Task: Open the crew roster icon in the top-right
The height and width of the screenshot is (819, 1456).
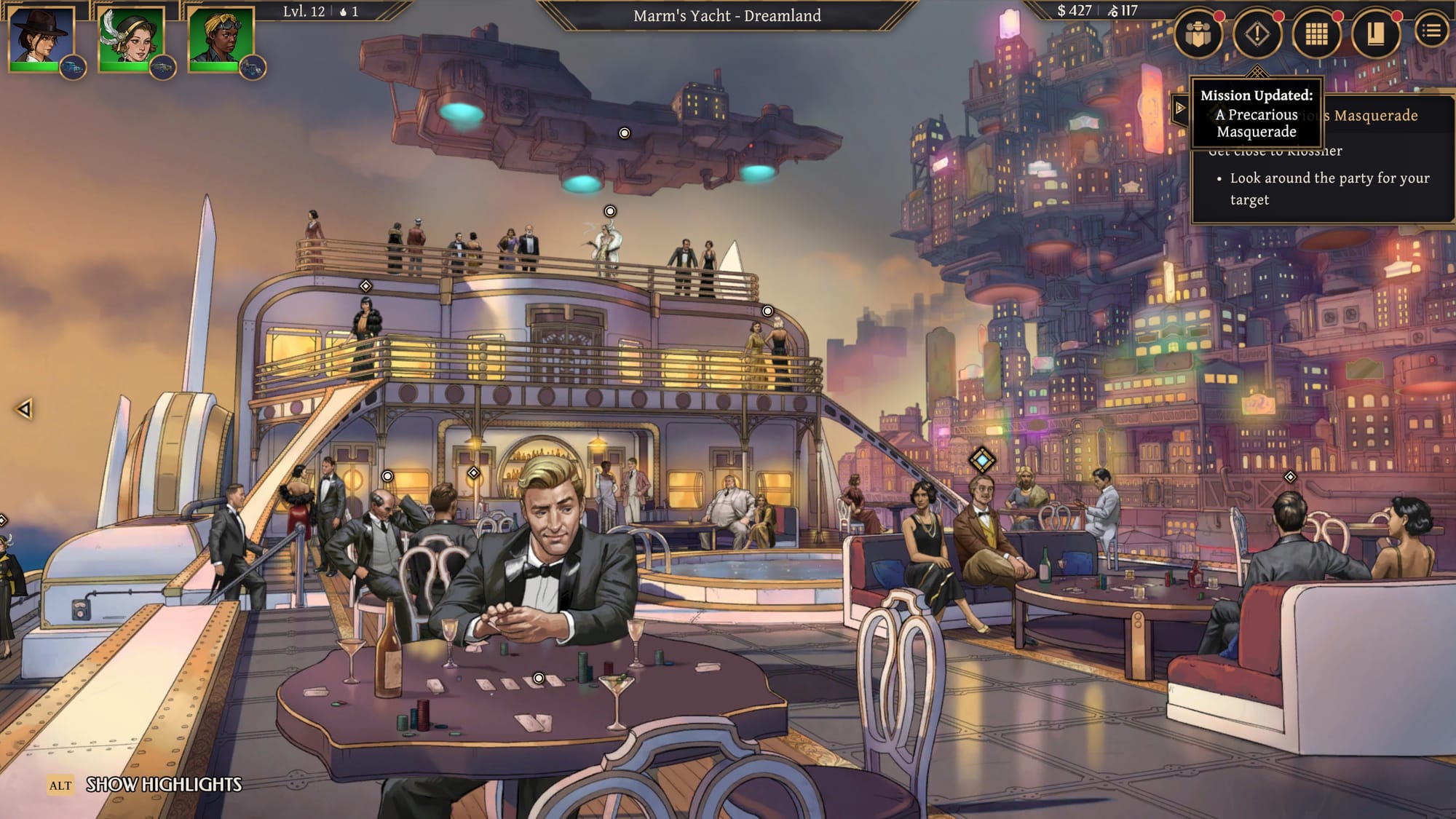Action: (1200, 32)
